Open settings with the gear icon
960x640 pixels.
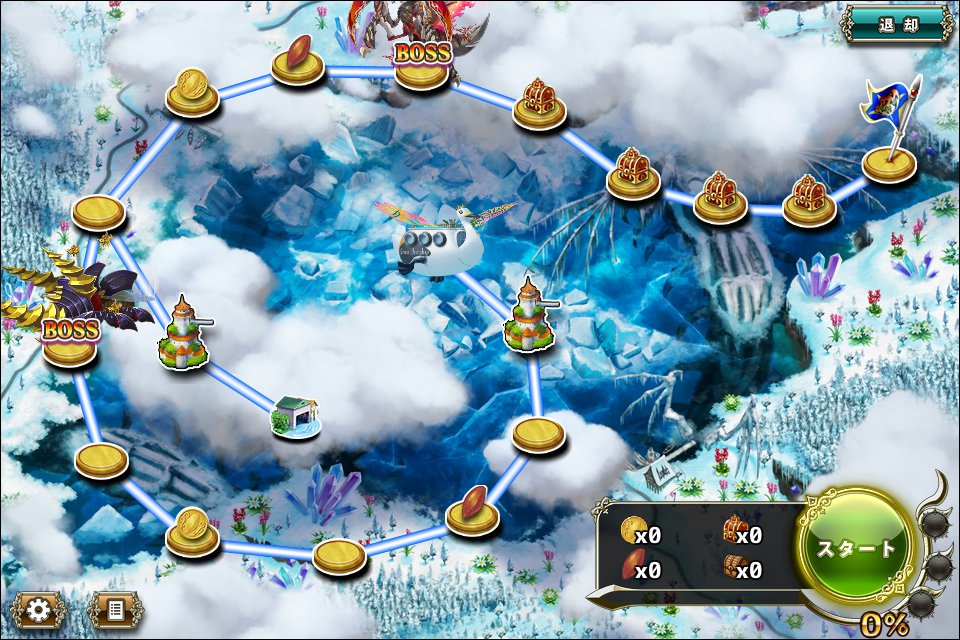[x=40, y=608]
